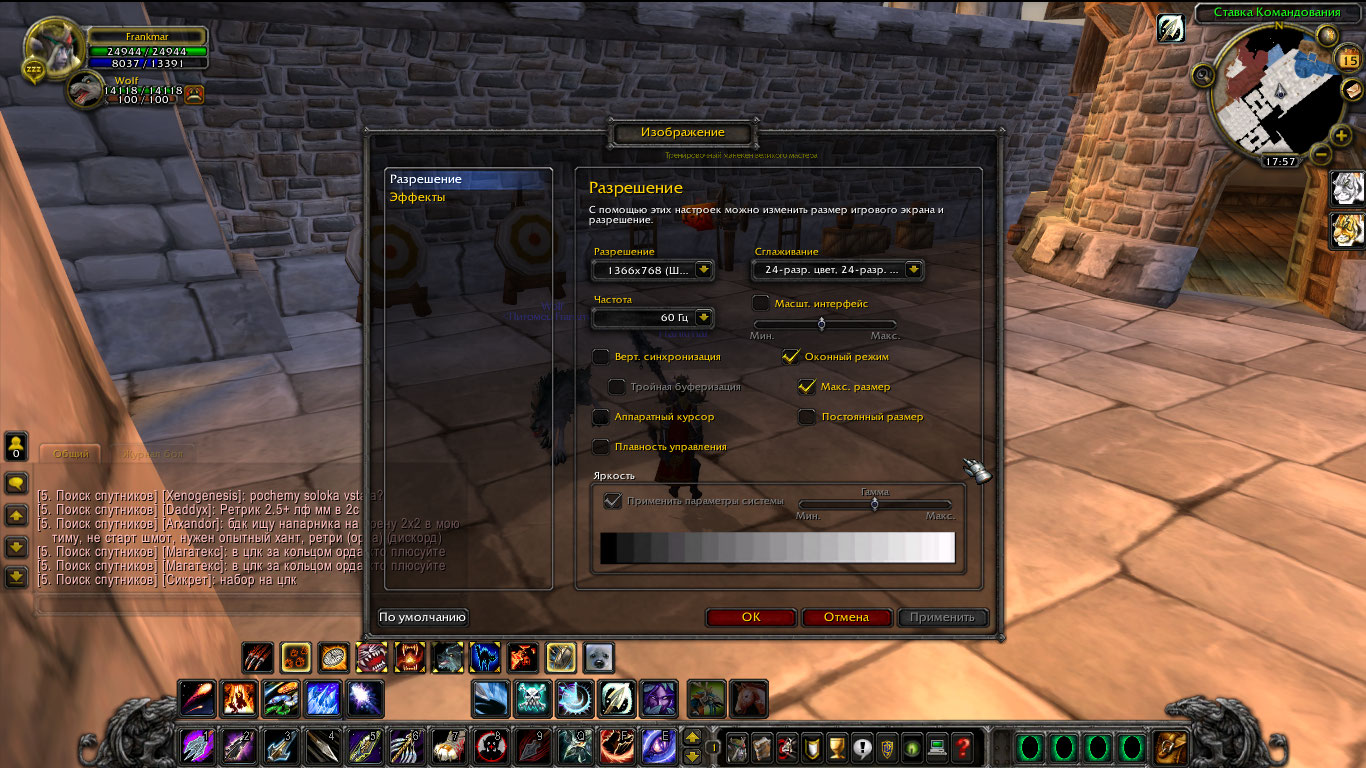Open the Частота refresh rate dropdown
Image resolution: width=1366 pixels, height=768 pixels.
click(x=703, y=317)
